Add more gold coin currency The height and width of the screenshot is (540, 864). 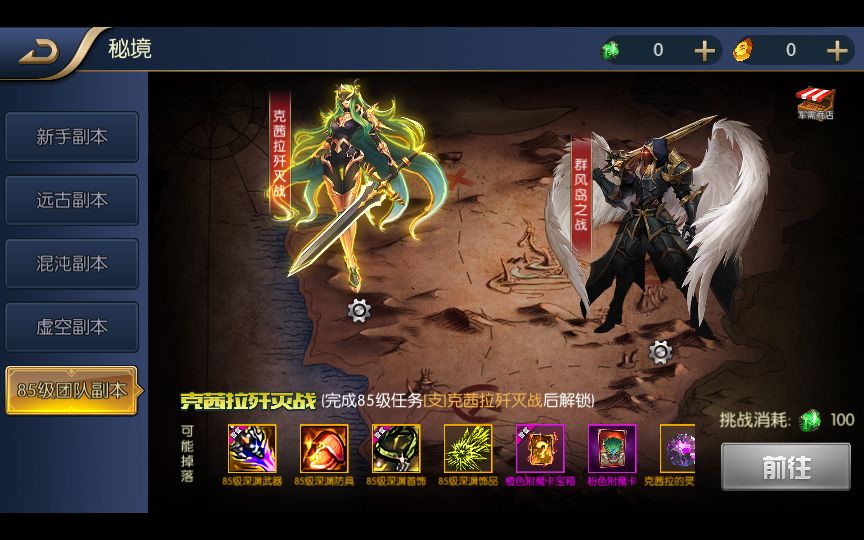(x=837, y=50)
